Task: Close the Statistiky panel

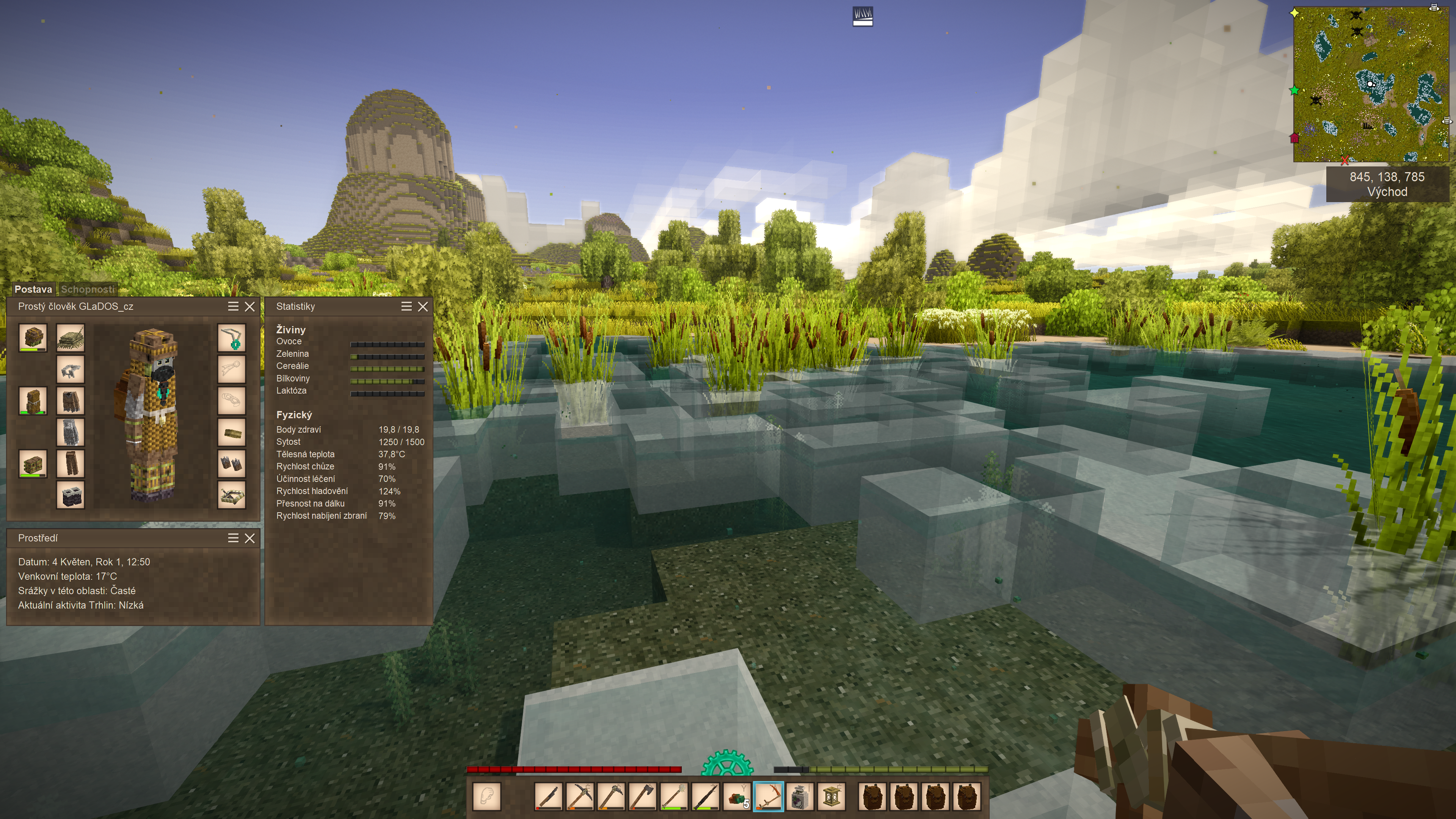Action: (423, 306)
